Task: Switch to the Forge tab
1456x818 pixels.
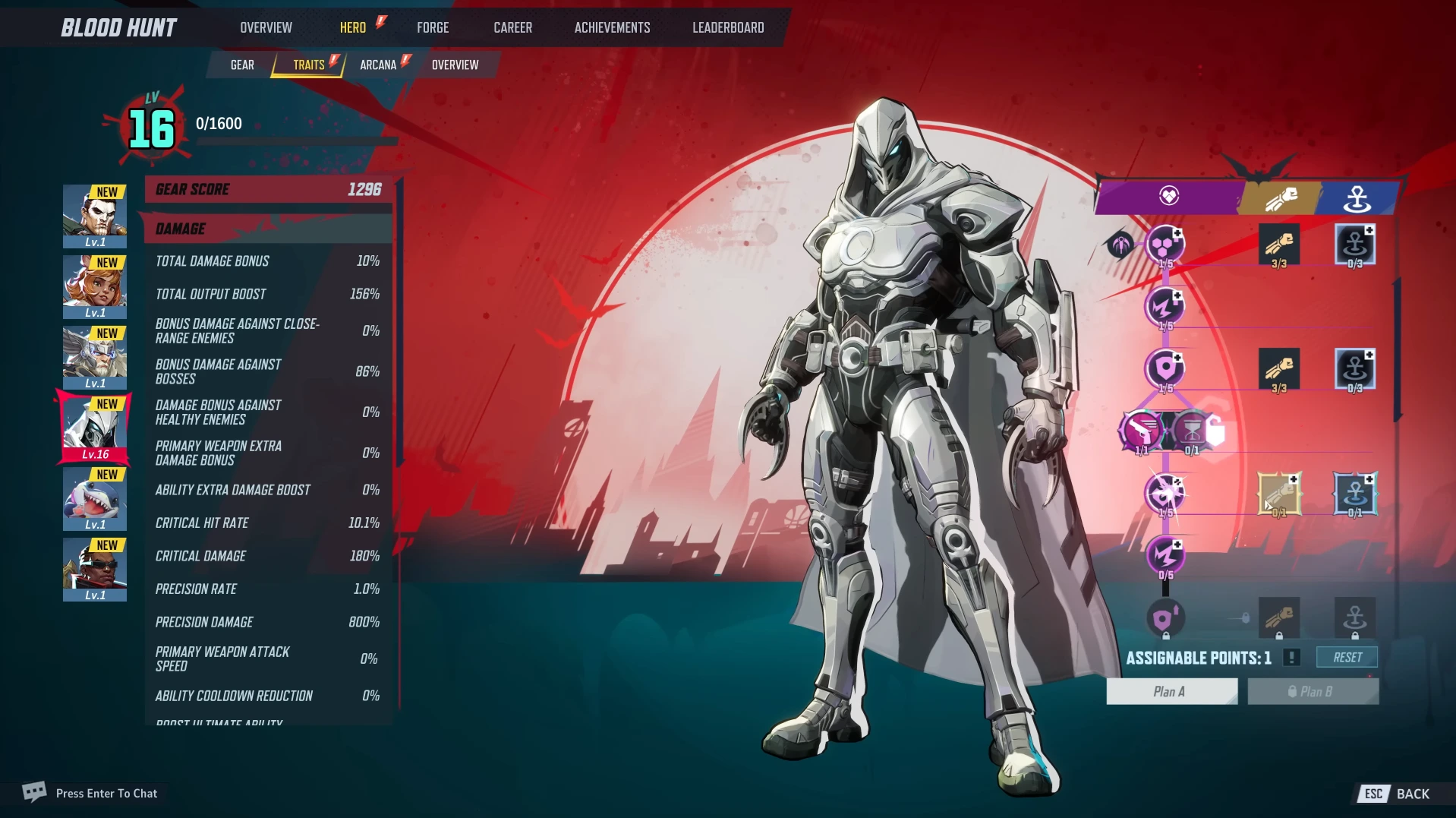Action: [x=433, y=27]
